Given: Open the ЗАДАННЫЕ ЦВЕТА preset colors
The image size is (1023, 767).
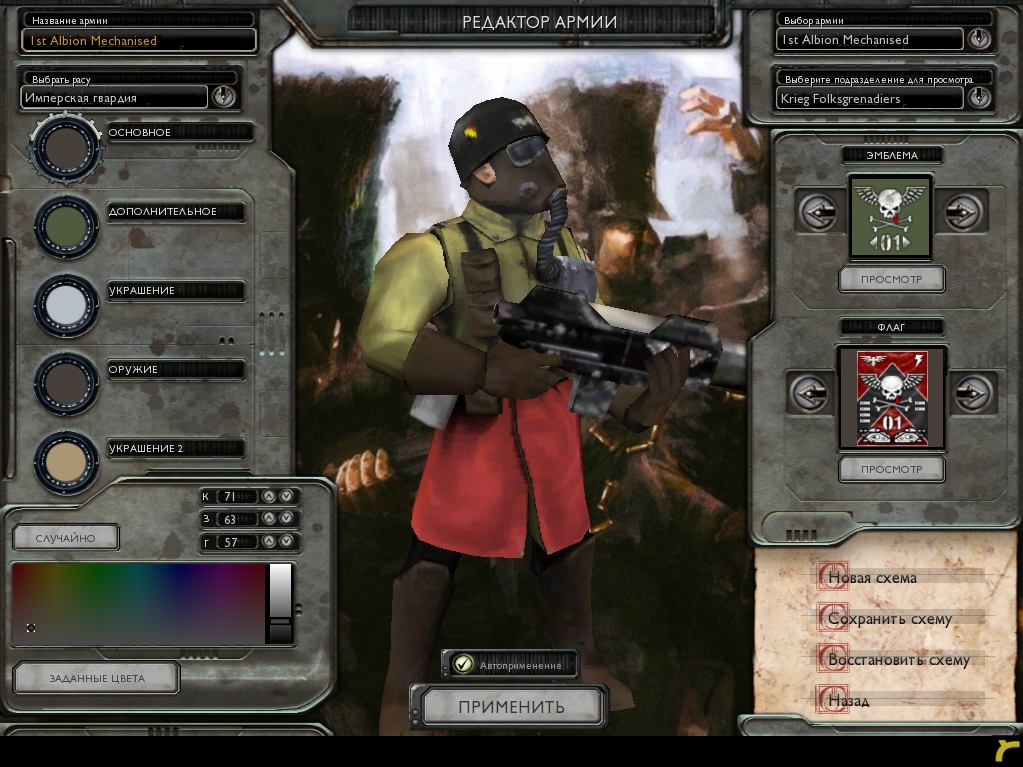Looking at the screenshot, I should pos(97,678).
